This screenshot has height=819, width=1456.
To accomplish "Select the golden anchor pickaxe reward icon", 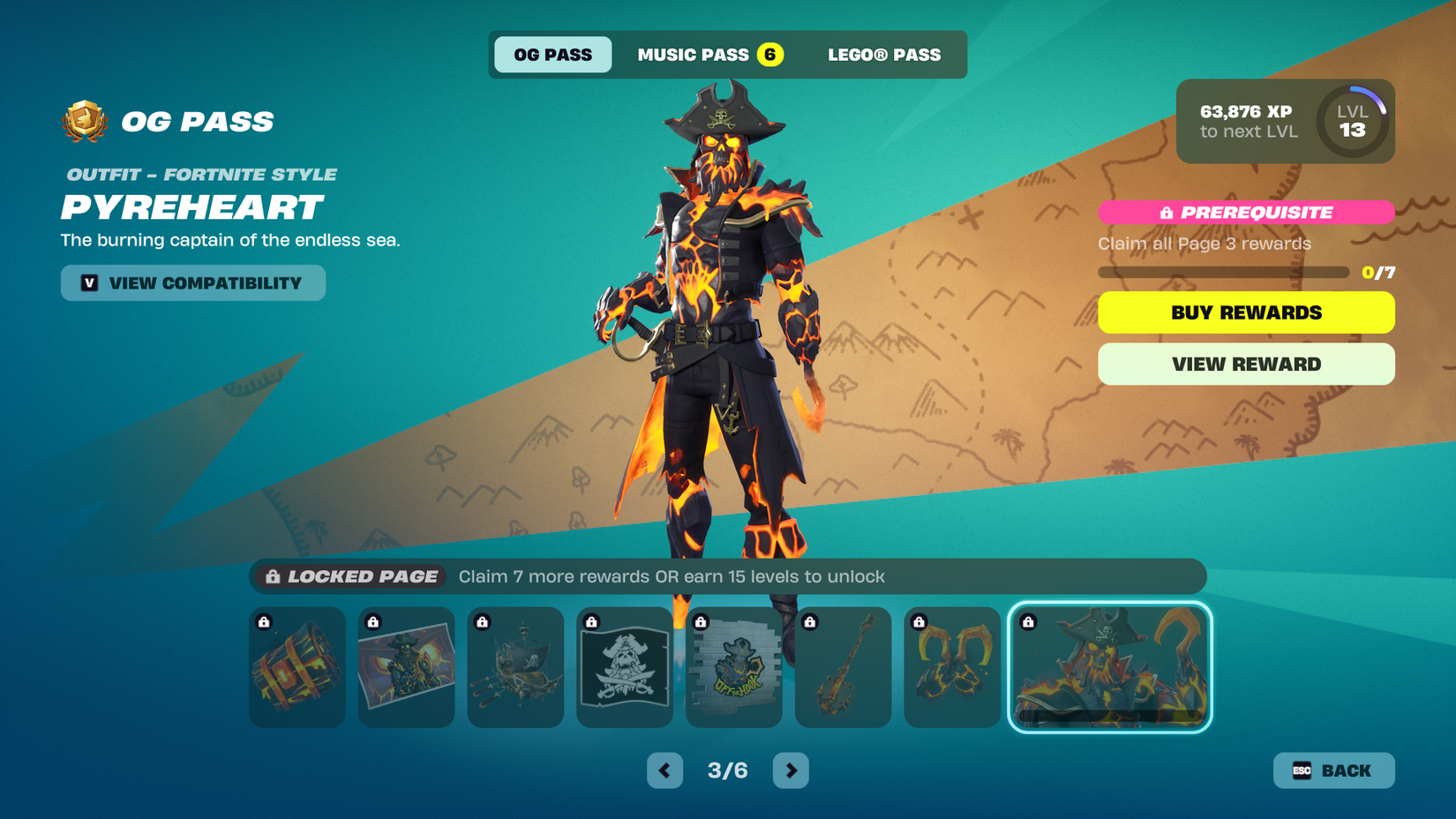I will (x=844, y=668).
